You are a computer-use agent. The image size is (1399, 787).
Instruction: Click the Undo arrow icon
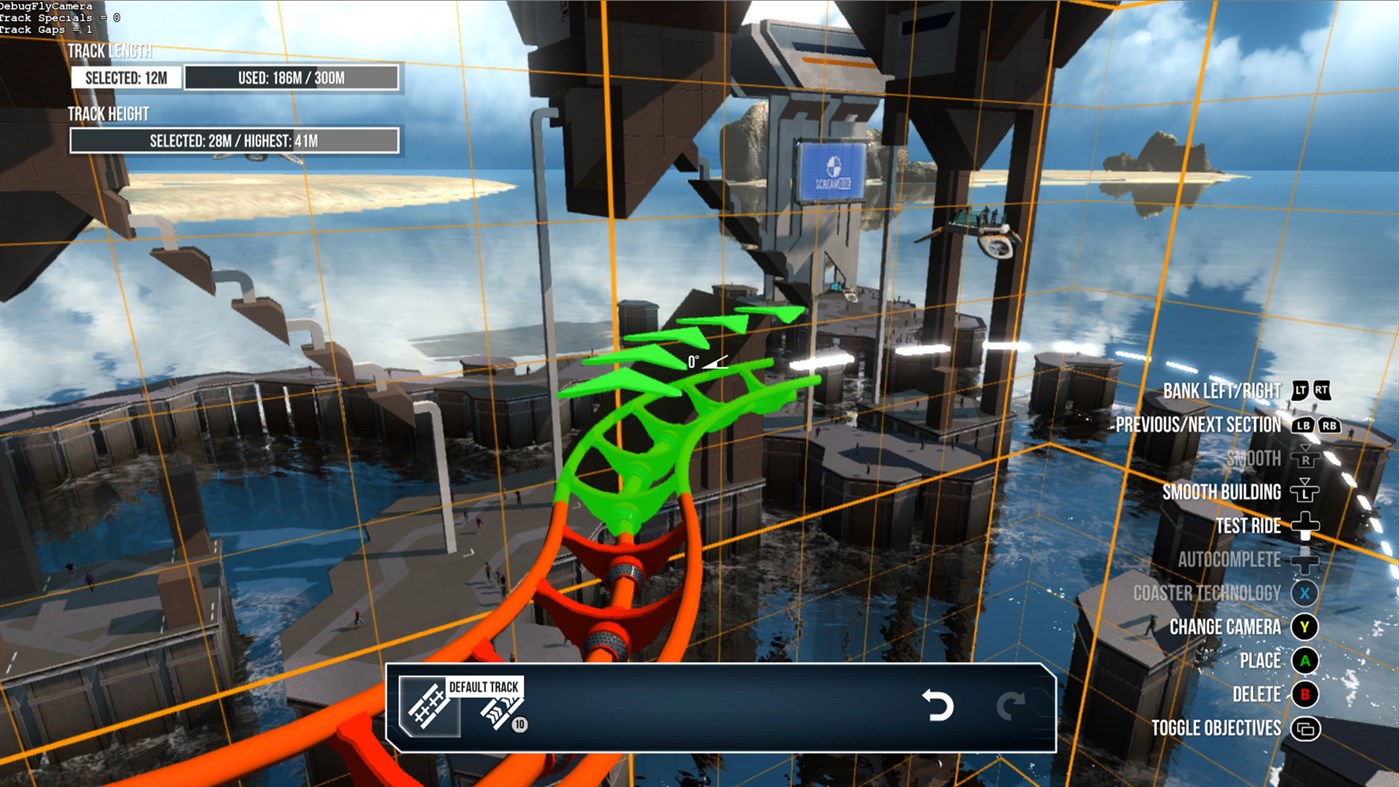tap(937, 707)
